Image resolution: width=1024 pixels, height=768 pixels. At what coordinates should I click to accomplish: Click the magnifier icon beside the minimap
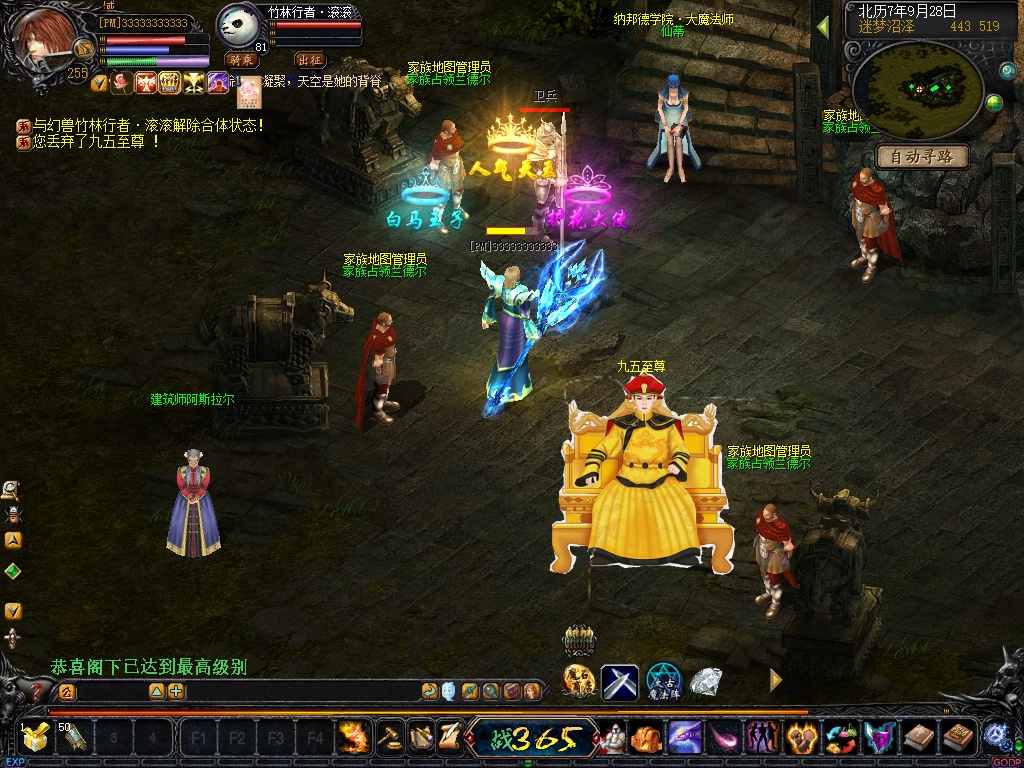coord(1007,71)
